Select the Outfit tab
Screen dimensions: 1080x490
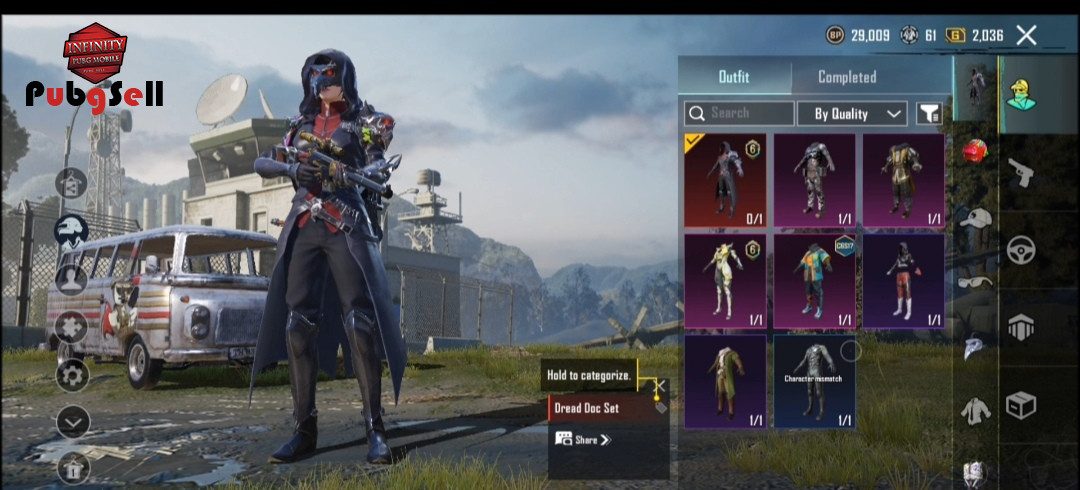734,77
